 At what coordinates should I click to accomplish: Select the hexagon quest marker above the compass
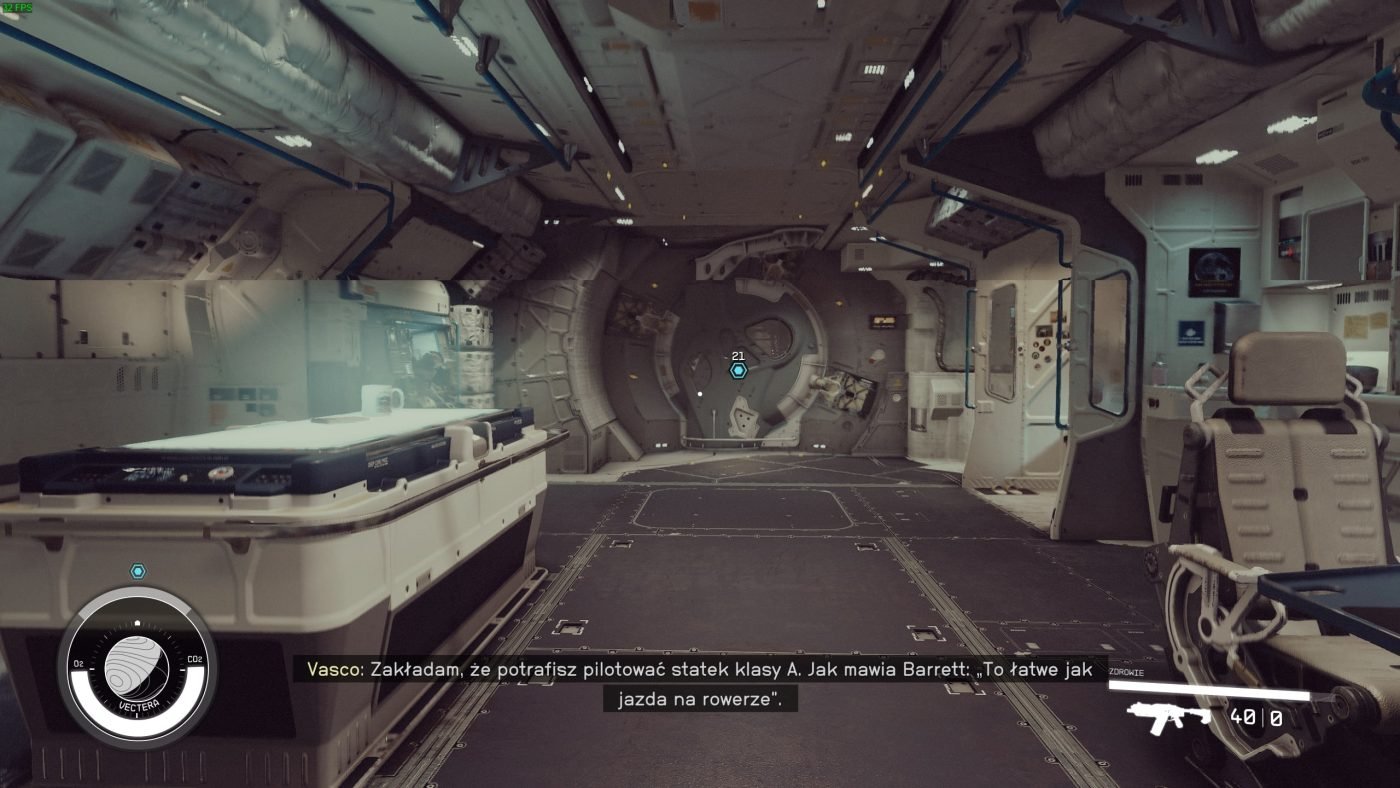pyautogui.click(x=138, y=571)
